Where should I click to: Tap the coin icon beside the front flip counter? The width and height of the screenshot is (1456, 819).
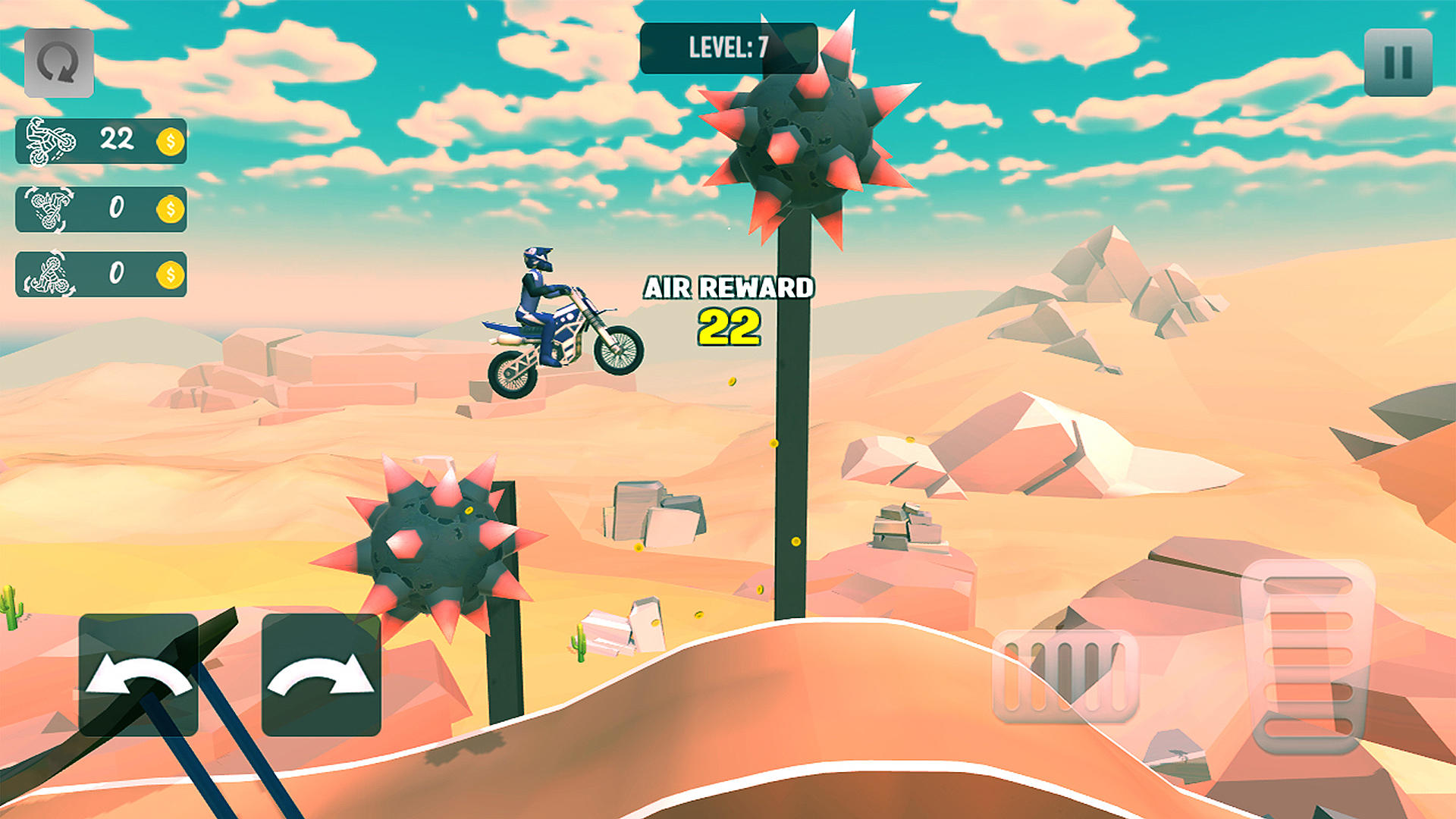click(x=169, y=209)
